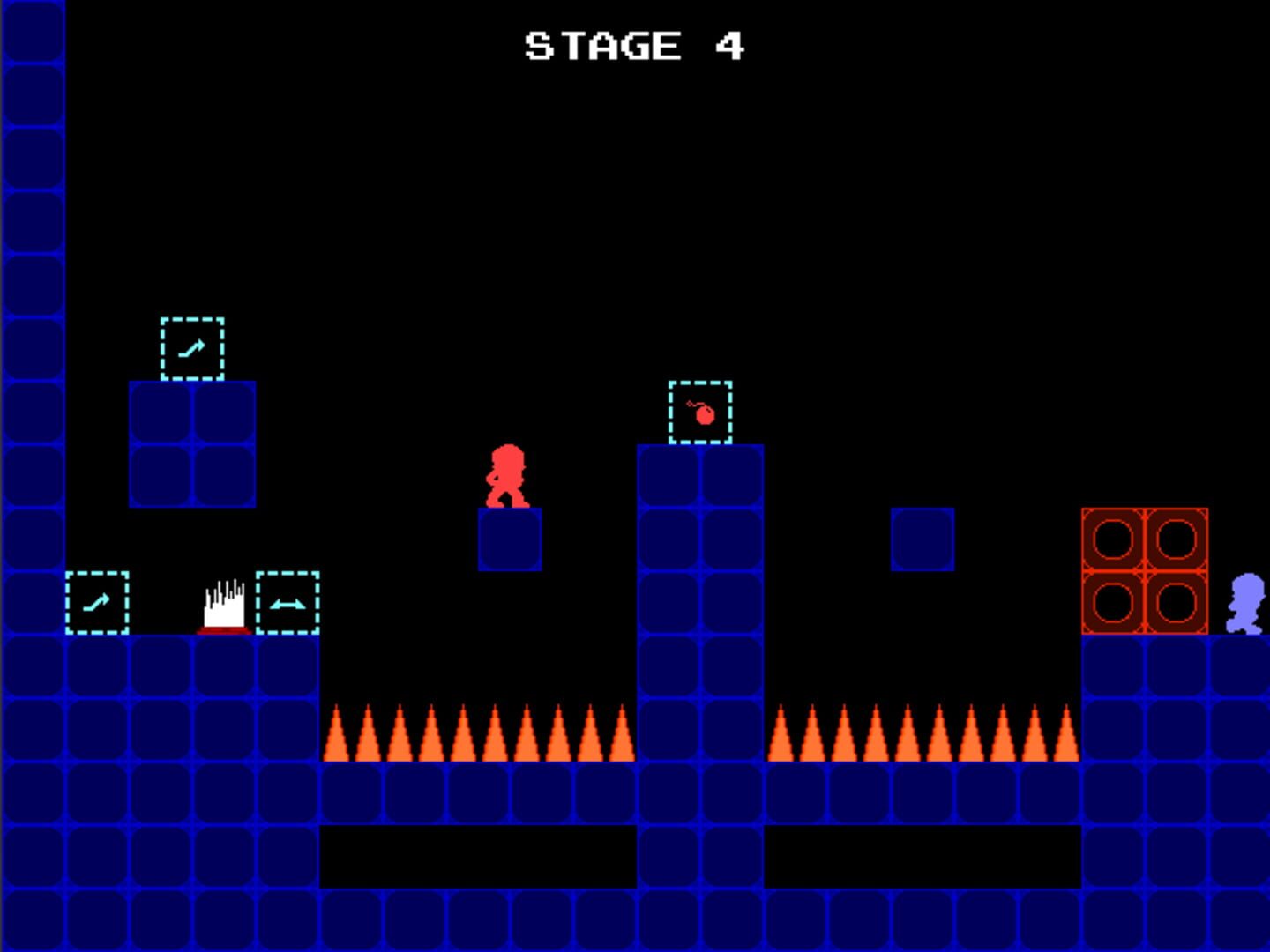Collect the diagonal arrow pickup above the block tower

pyautogui.click(x=190, y=346)
